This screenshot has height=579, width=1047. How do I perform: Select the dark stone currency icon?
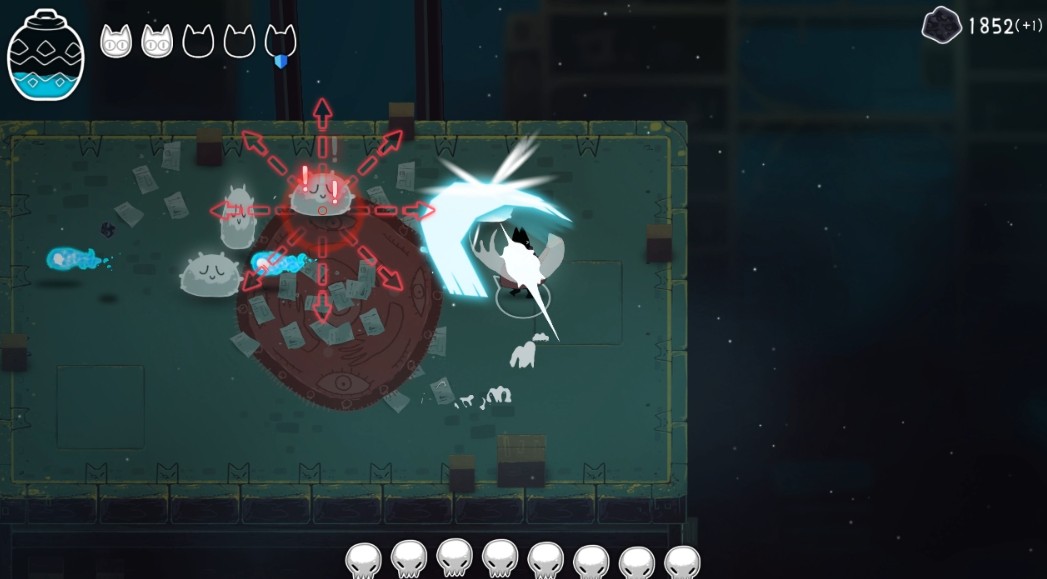(x=941, y=25)
